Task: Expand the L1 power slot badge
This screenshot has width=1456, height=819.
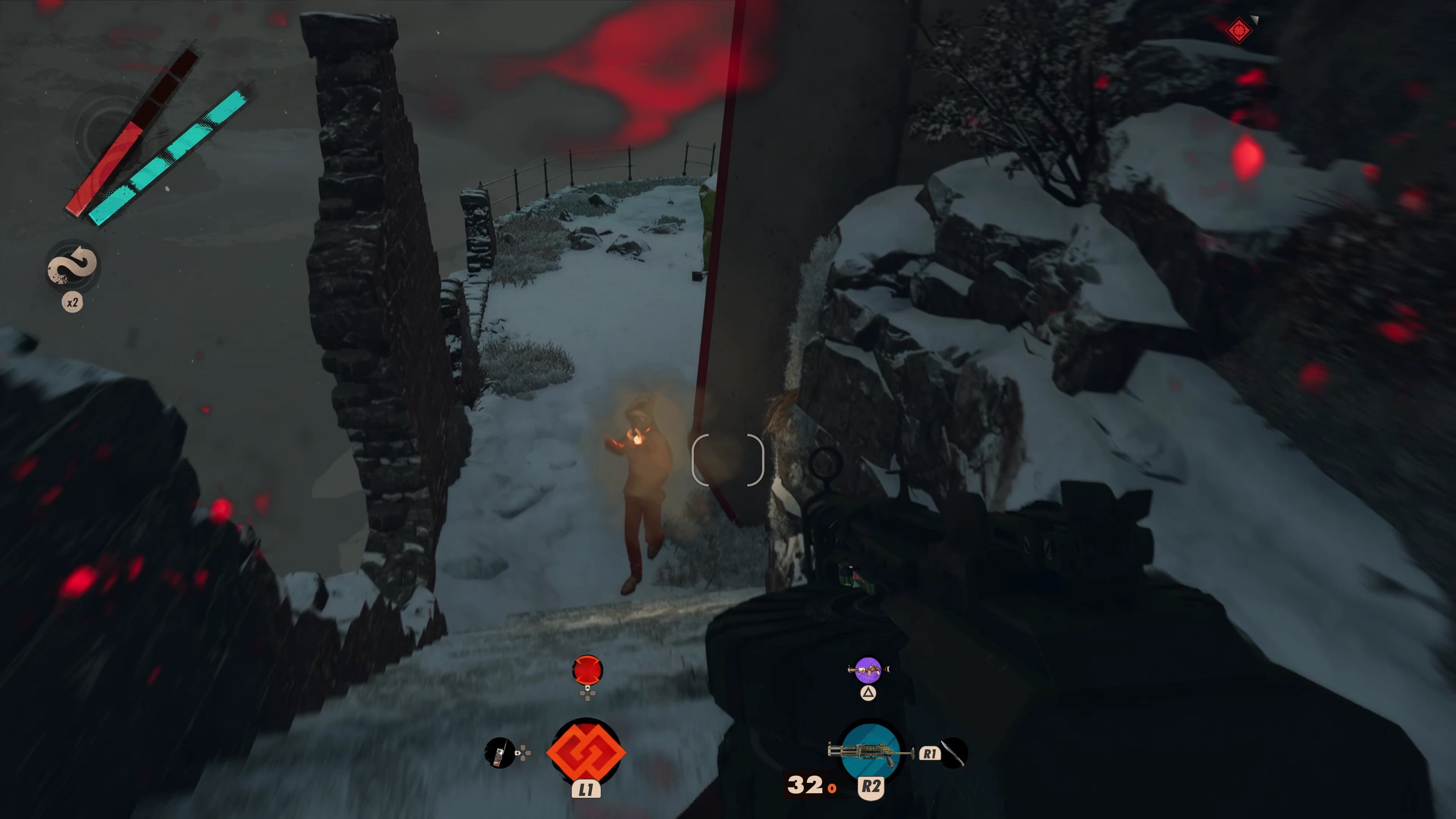Action: click(587, 789)
